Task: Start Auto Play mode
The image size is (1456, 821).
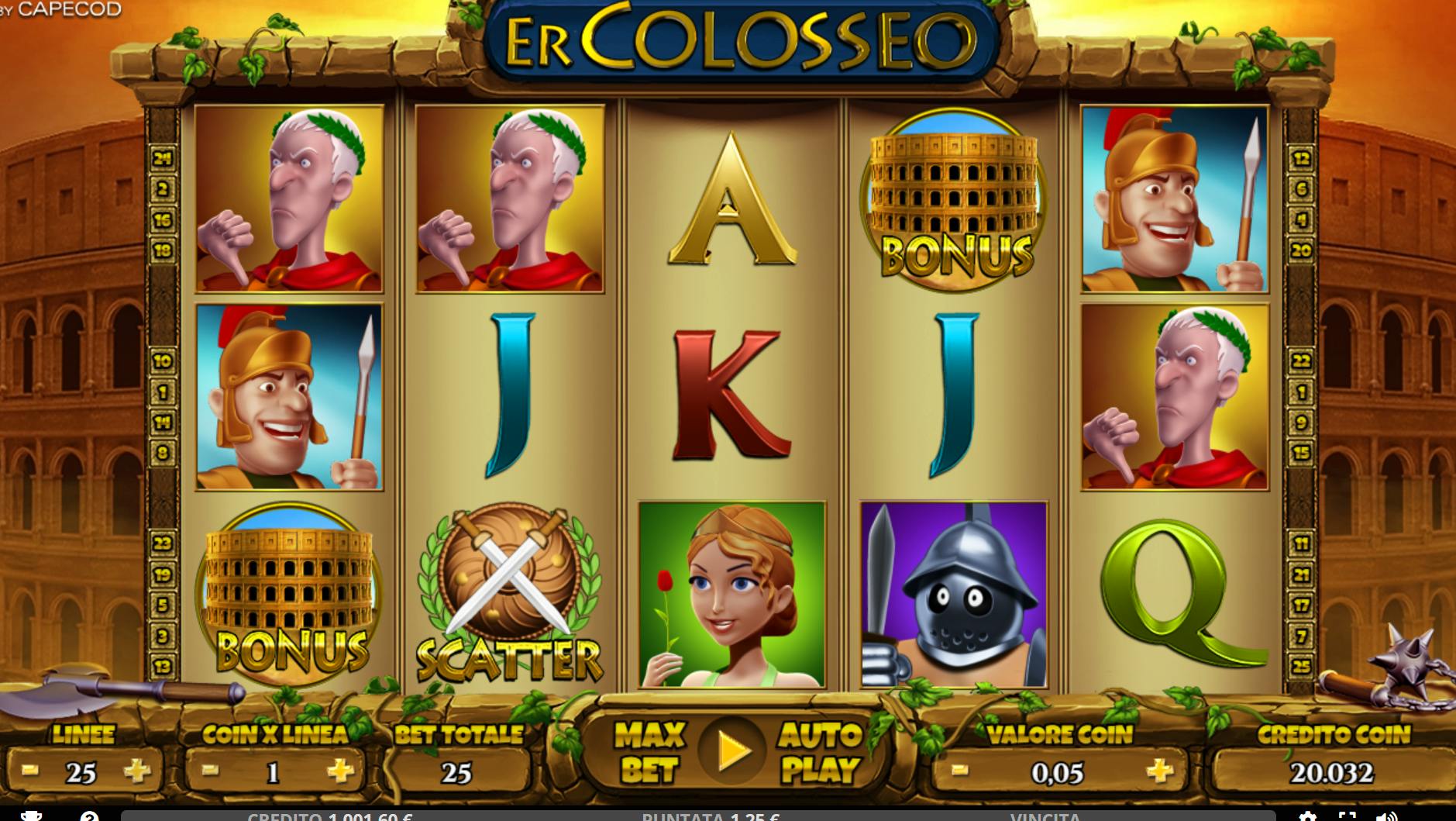Action: tap(820, 752)
